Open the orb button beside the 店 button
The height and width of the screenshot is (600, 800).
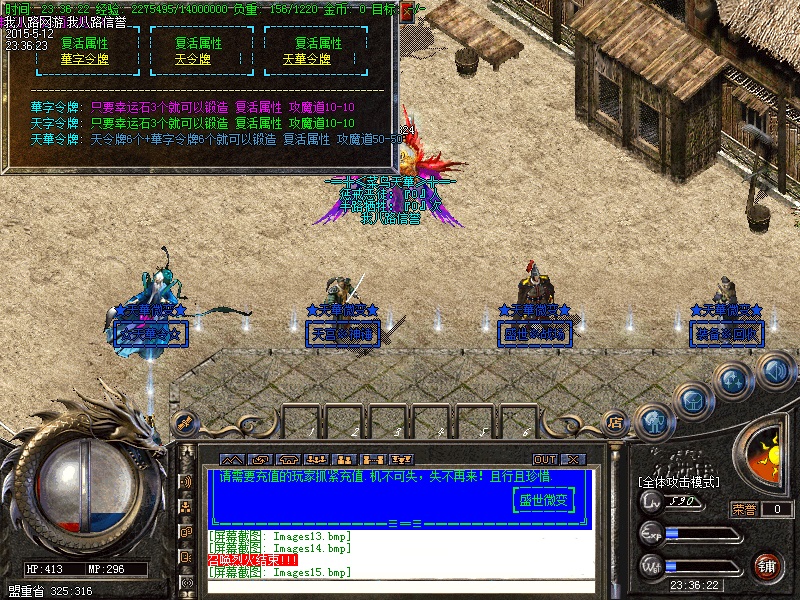click(x=653, y=420)
